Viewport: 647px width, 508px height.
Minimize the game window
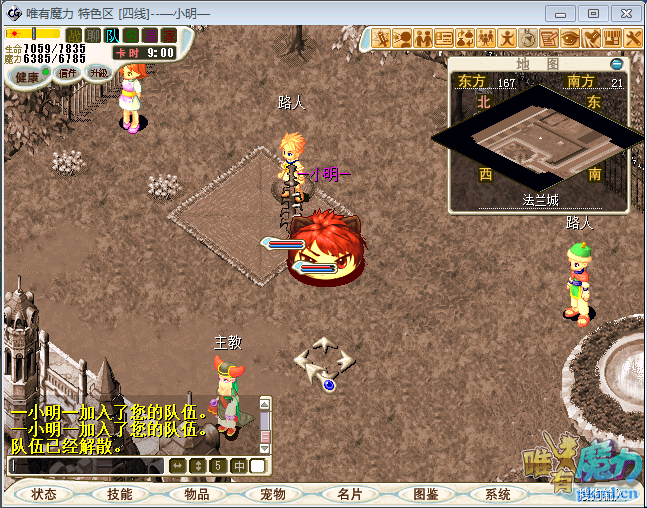563,13
